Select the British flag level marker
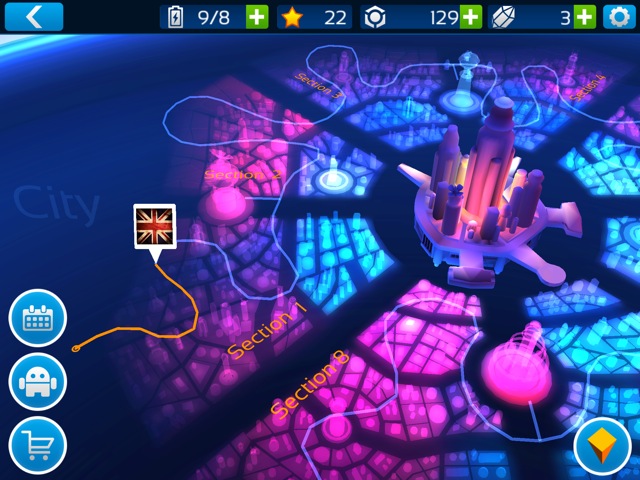 pyautogui.click(x=154, y=226)
